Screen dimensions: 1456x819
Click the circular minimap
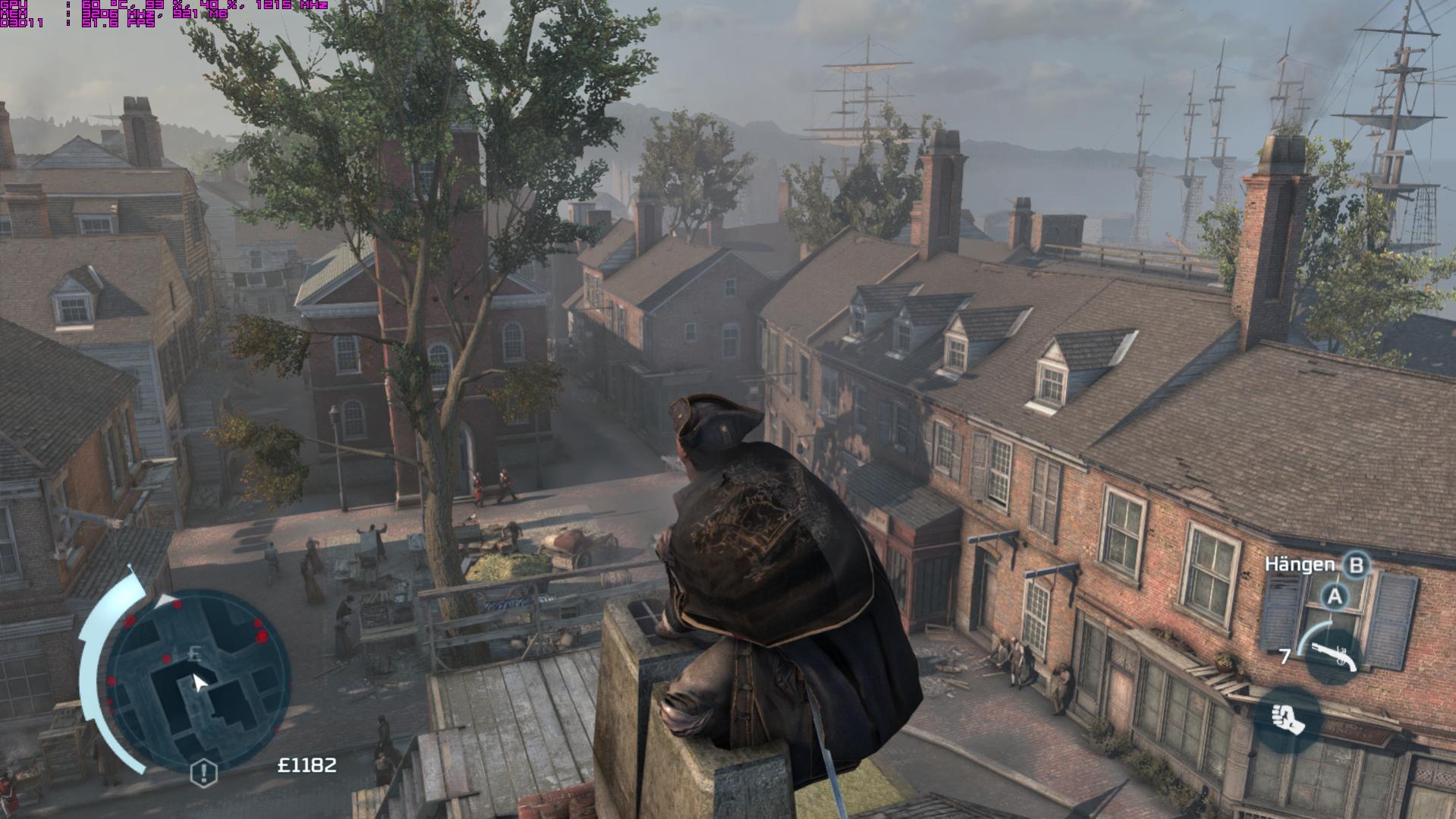point(196,681)
